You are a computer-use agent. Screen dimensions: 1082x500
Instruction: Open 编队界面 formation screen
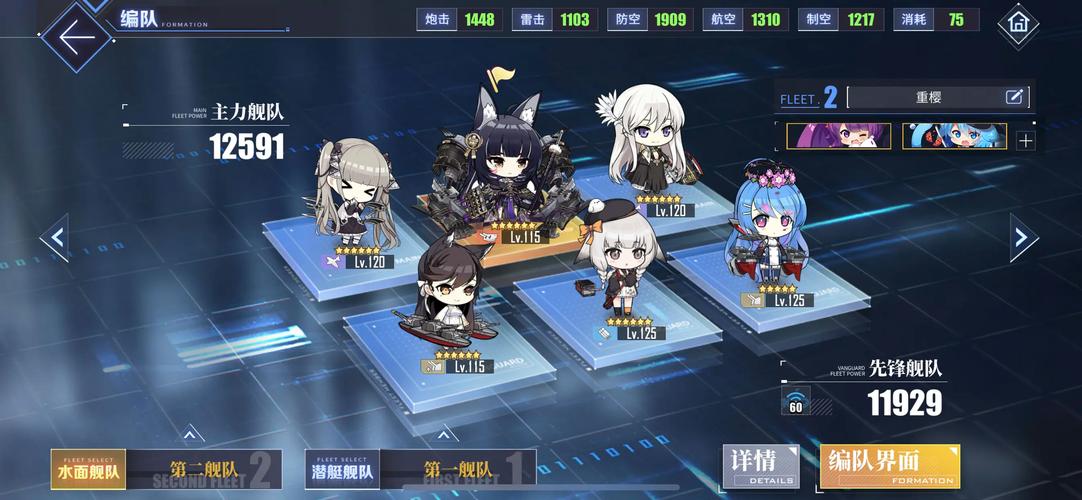pyautogui.click(x=889, y=467)
